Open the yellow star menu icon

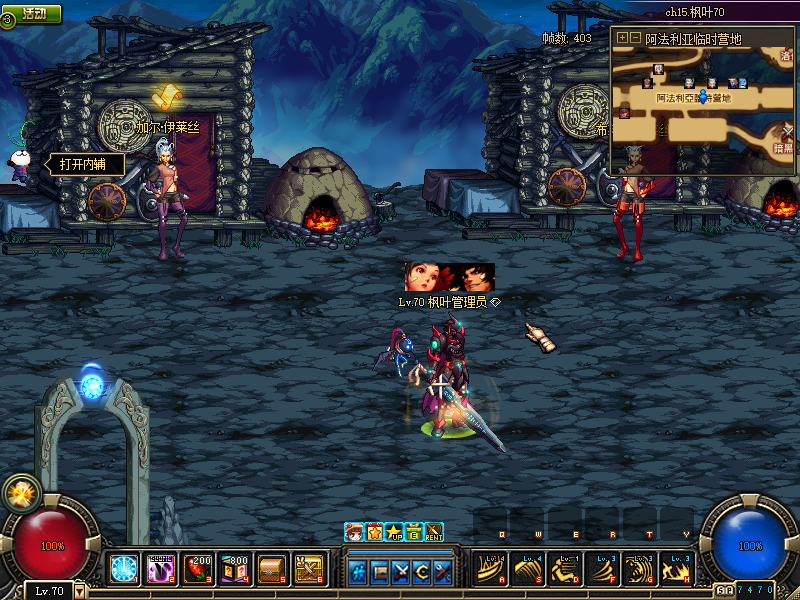[394, 532]
